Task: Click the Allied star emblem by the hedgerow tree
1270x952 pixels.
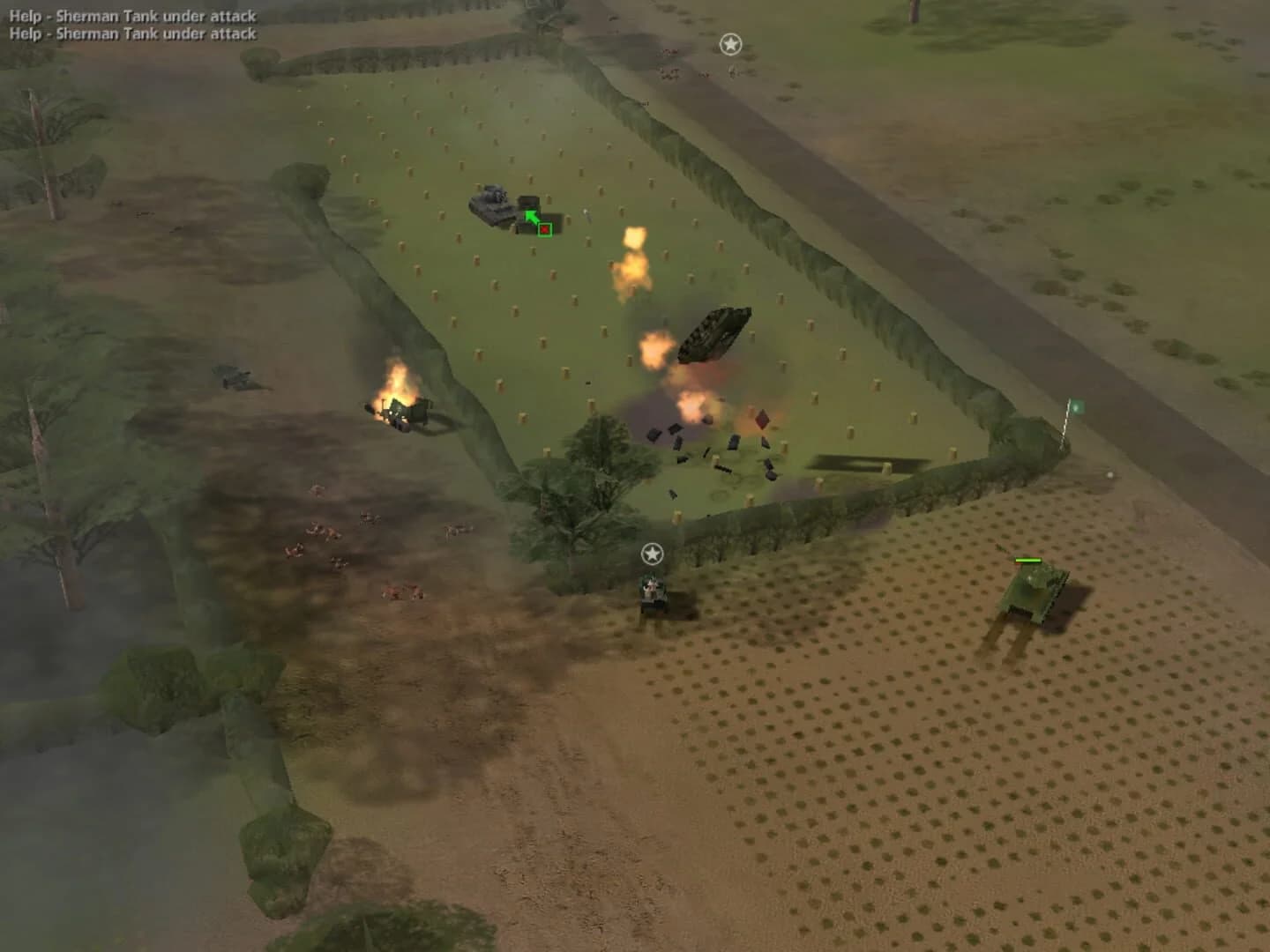Action: tap(652, 555)
